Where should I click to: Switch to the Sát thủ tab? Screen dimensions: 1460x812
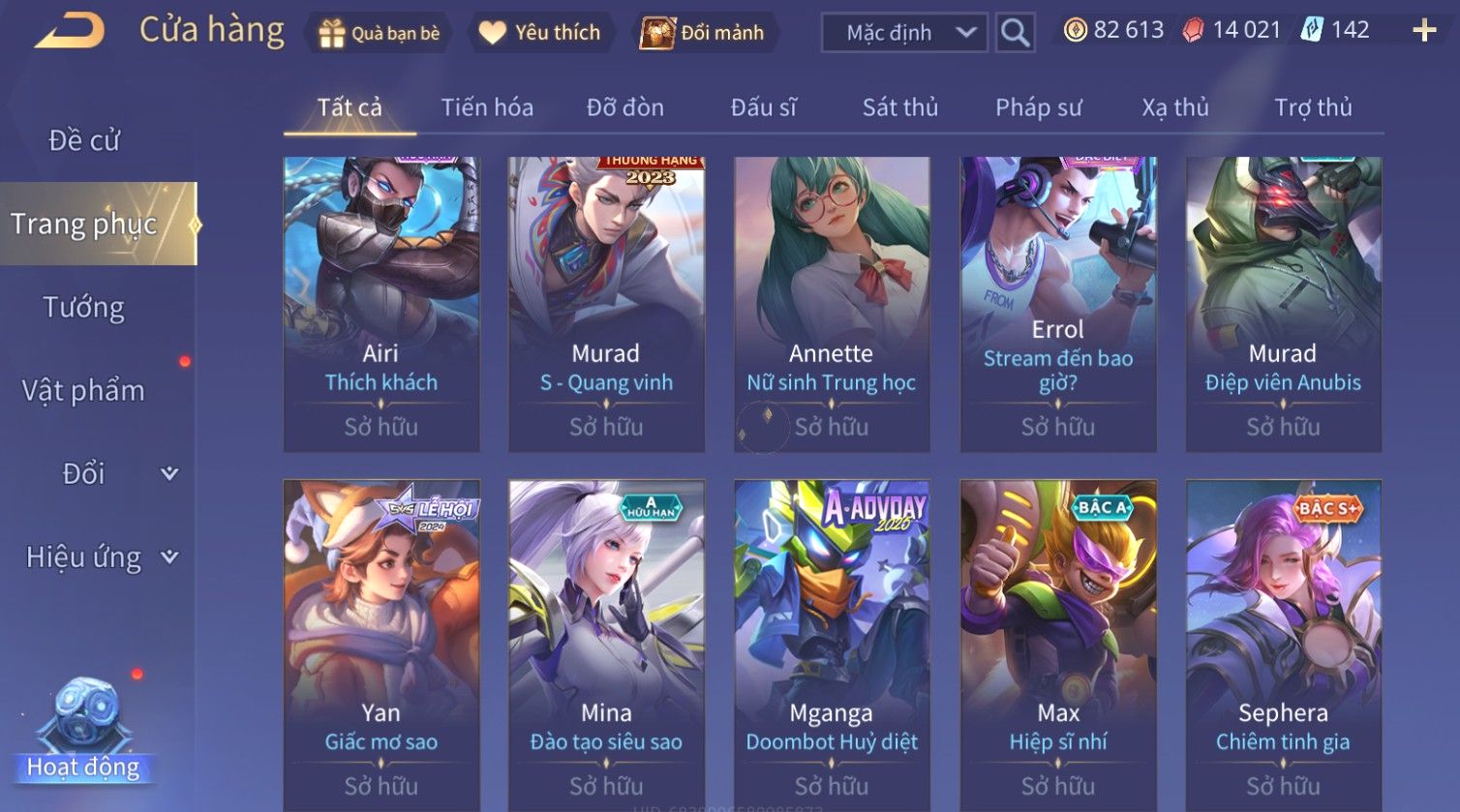pyautogui.click(x=899, y=107)
